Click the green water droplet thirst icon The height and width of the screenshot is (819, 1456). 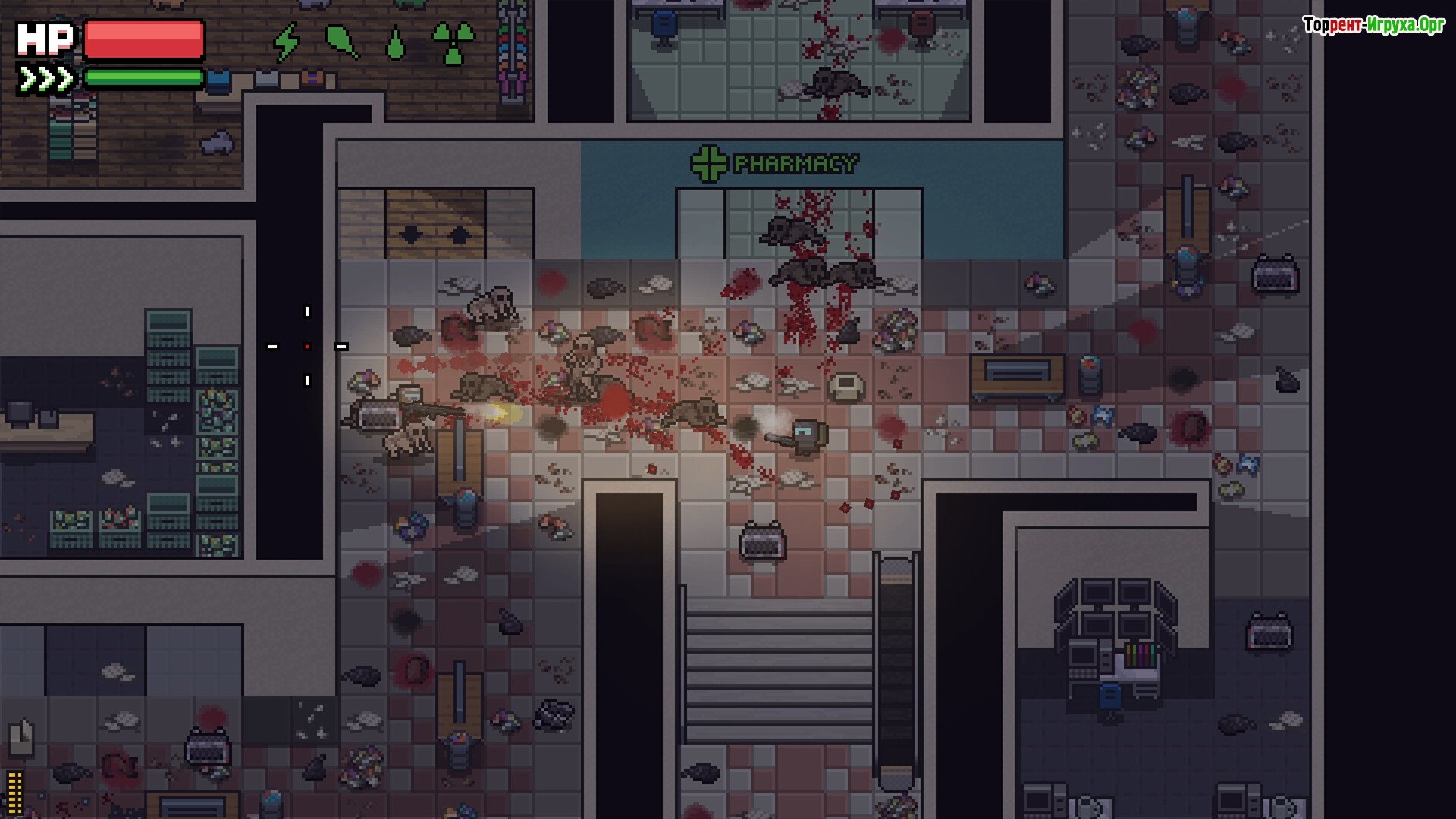395,44
